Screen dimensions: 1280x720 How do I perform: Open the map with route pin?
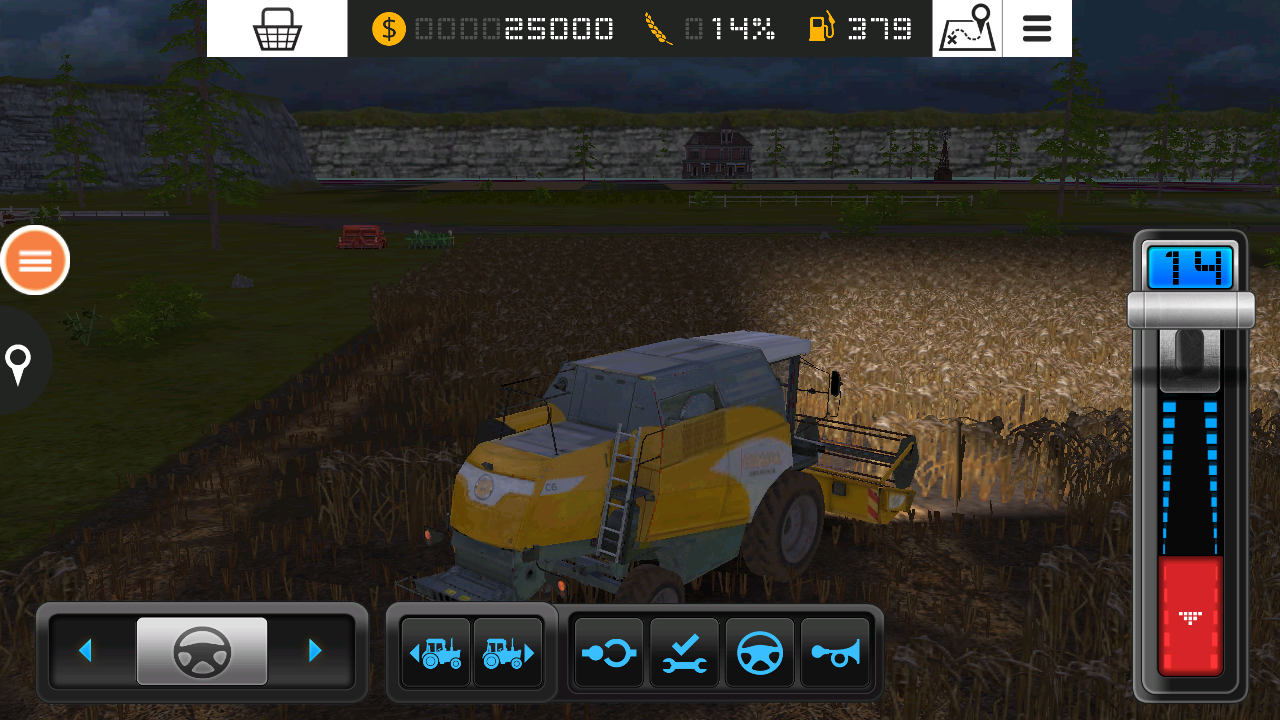coord(967,29)
